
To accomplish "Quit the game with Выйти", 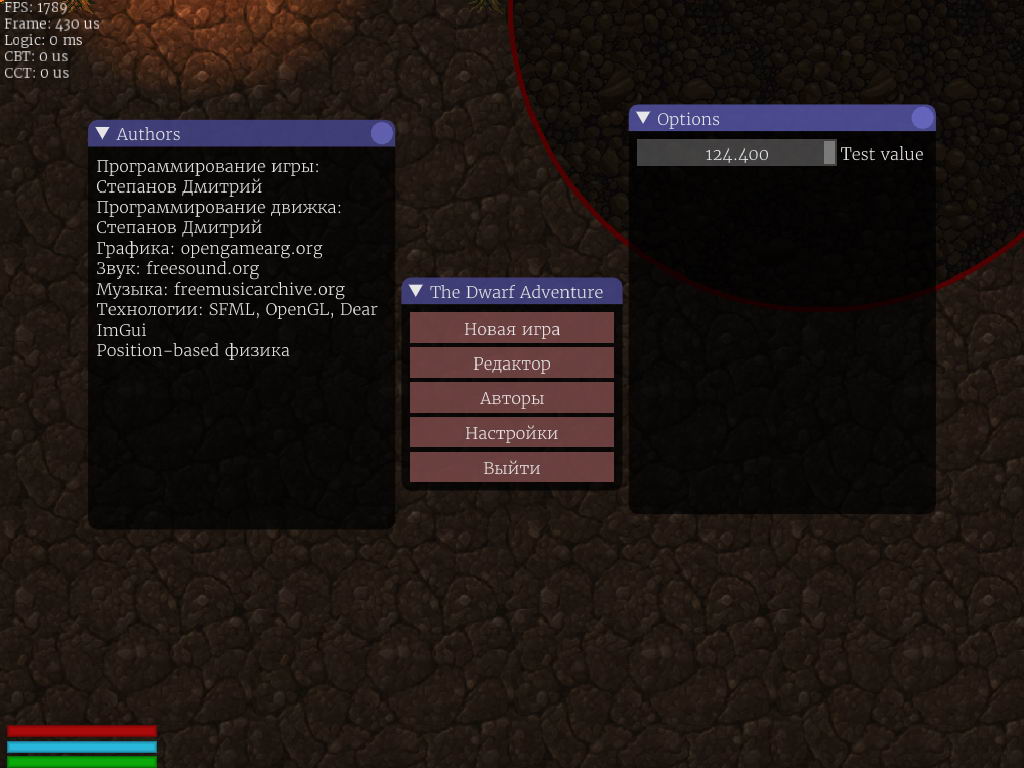I will tap(511, 467).
